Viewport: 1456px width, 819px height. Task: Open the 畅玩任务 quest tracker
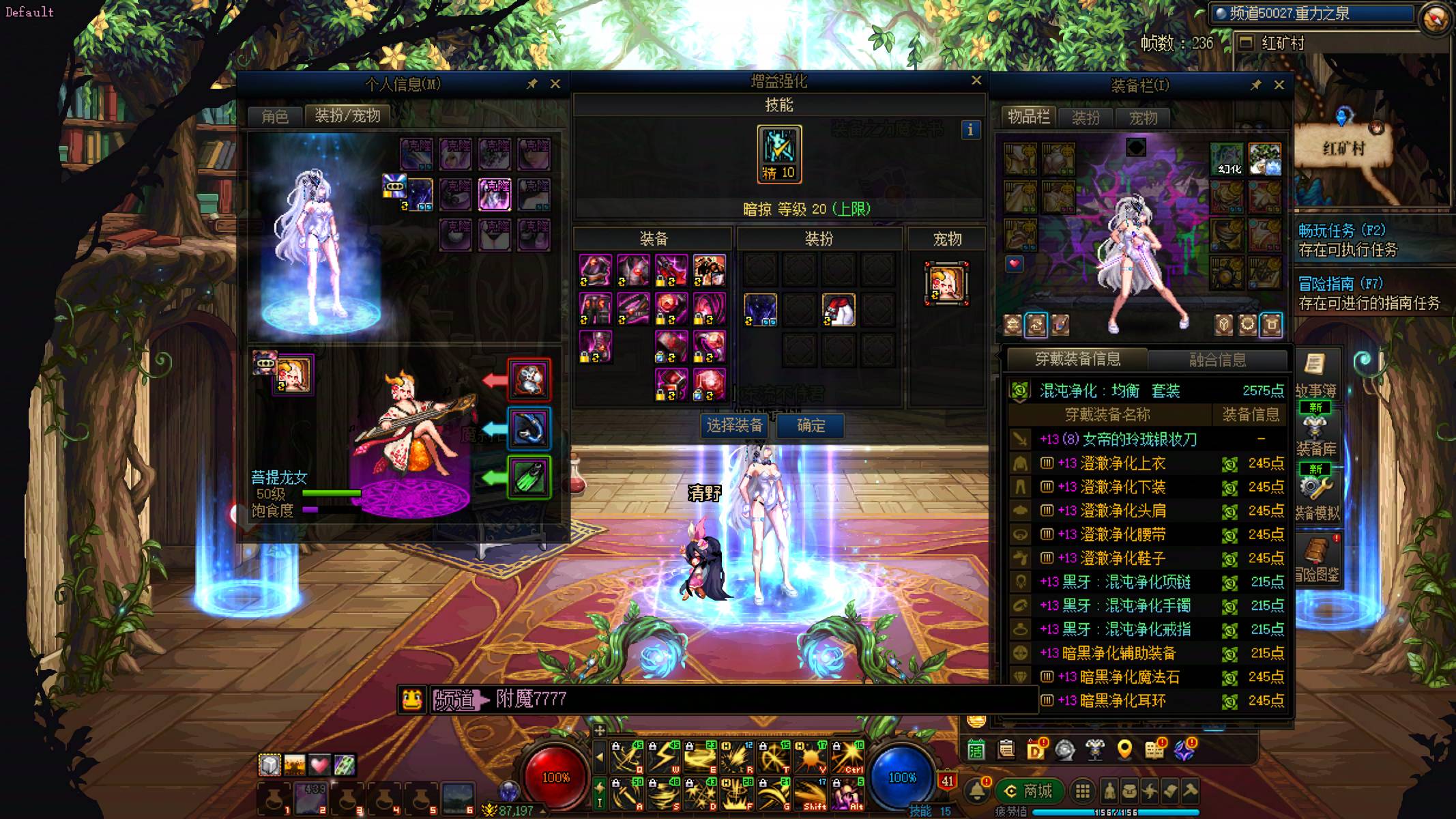click(x=1341, y=231)
